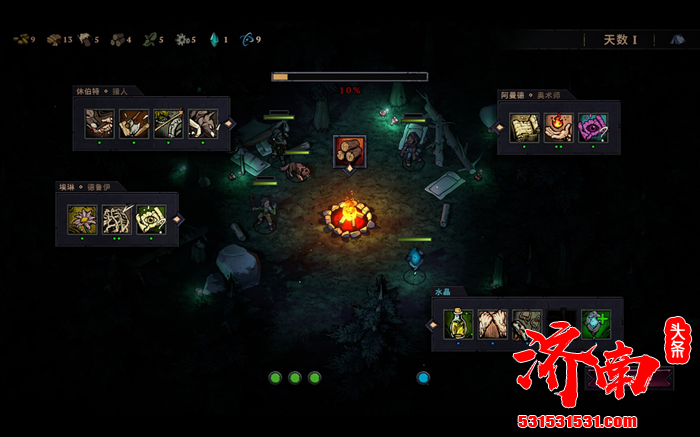
Task: Select the arcanist's purple spellbook skill
Action: pos(593,128)
